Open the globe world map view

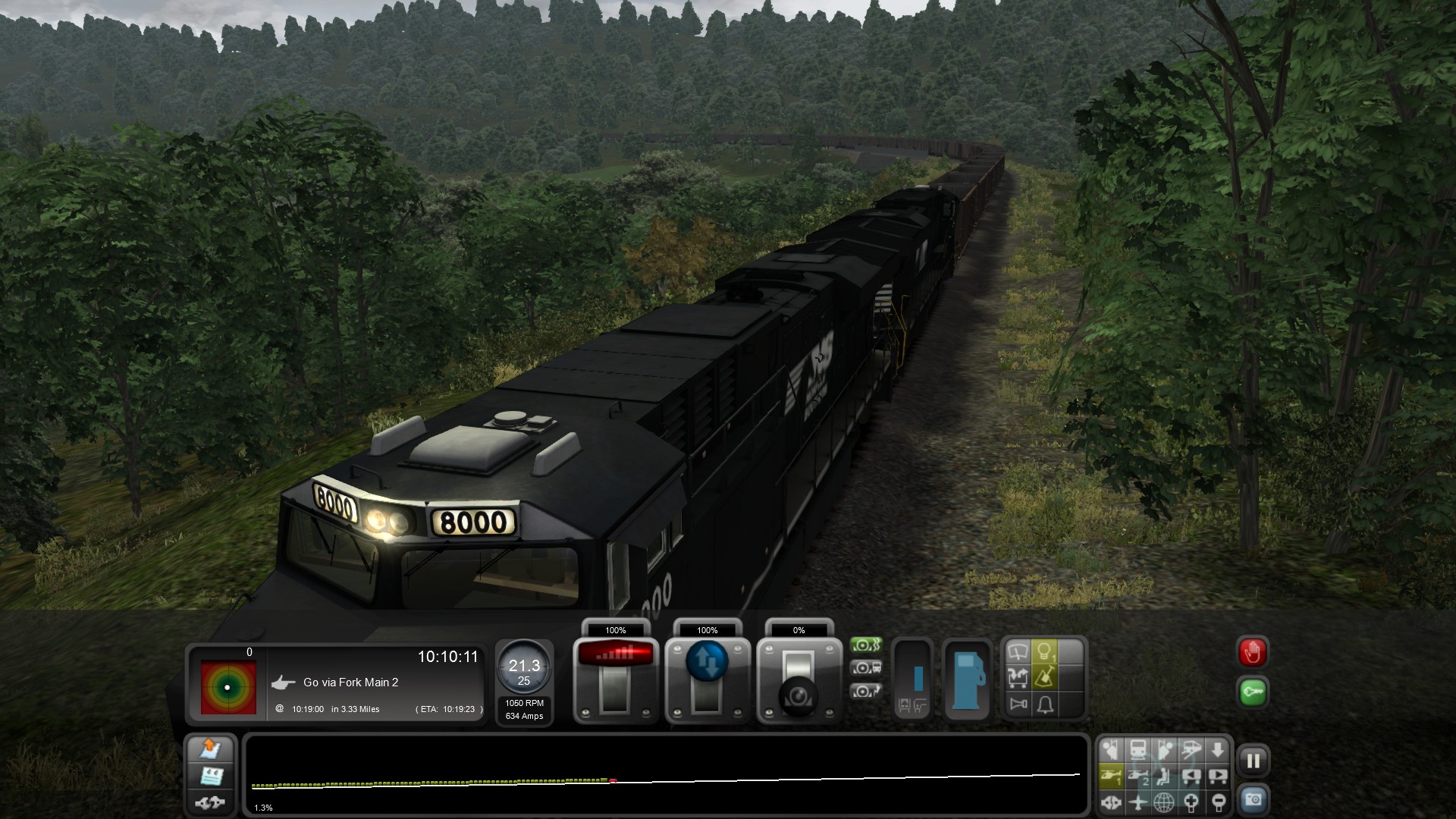(1164, 801)
